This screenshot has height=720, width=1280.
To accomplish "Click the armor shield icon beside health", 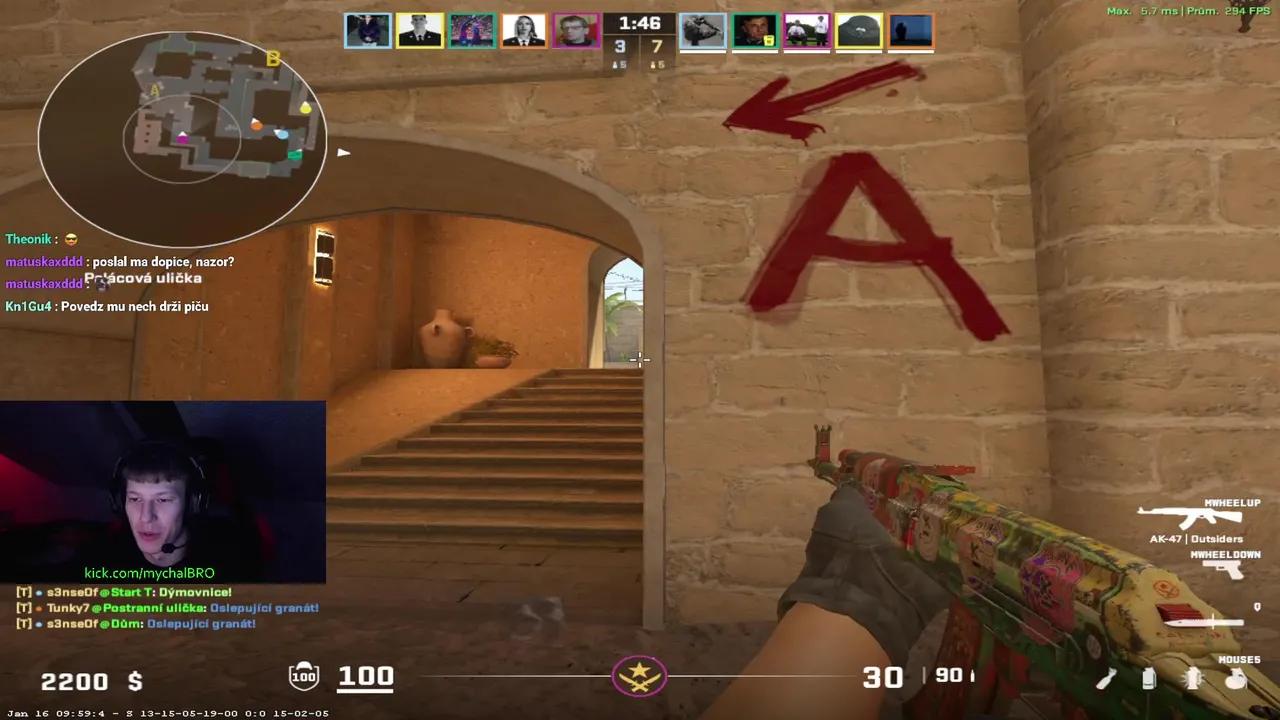I will 305,676.
